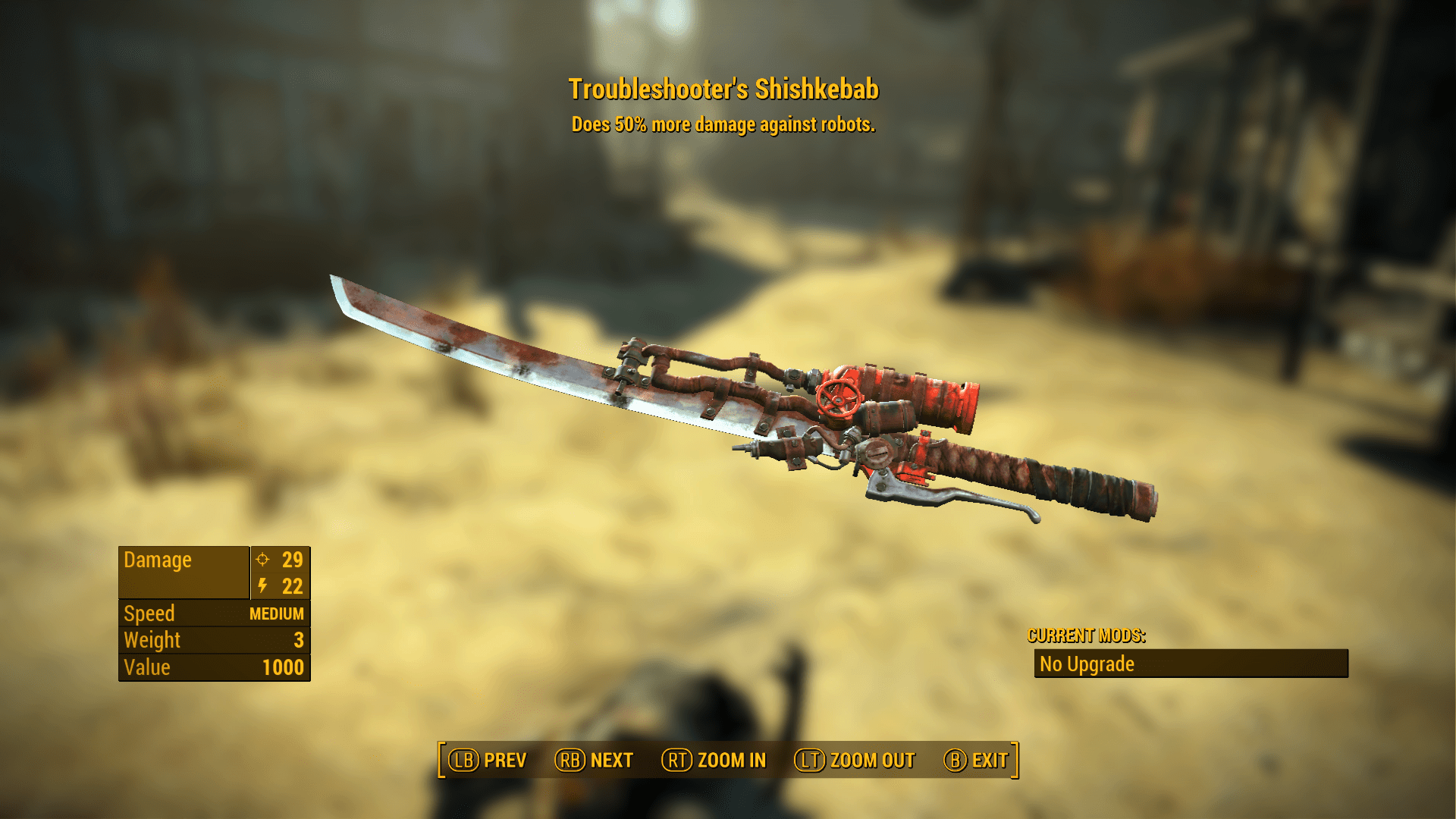Click the B controller button glyph
This screenshot has width=1456, height=819.
(953, 760)
